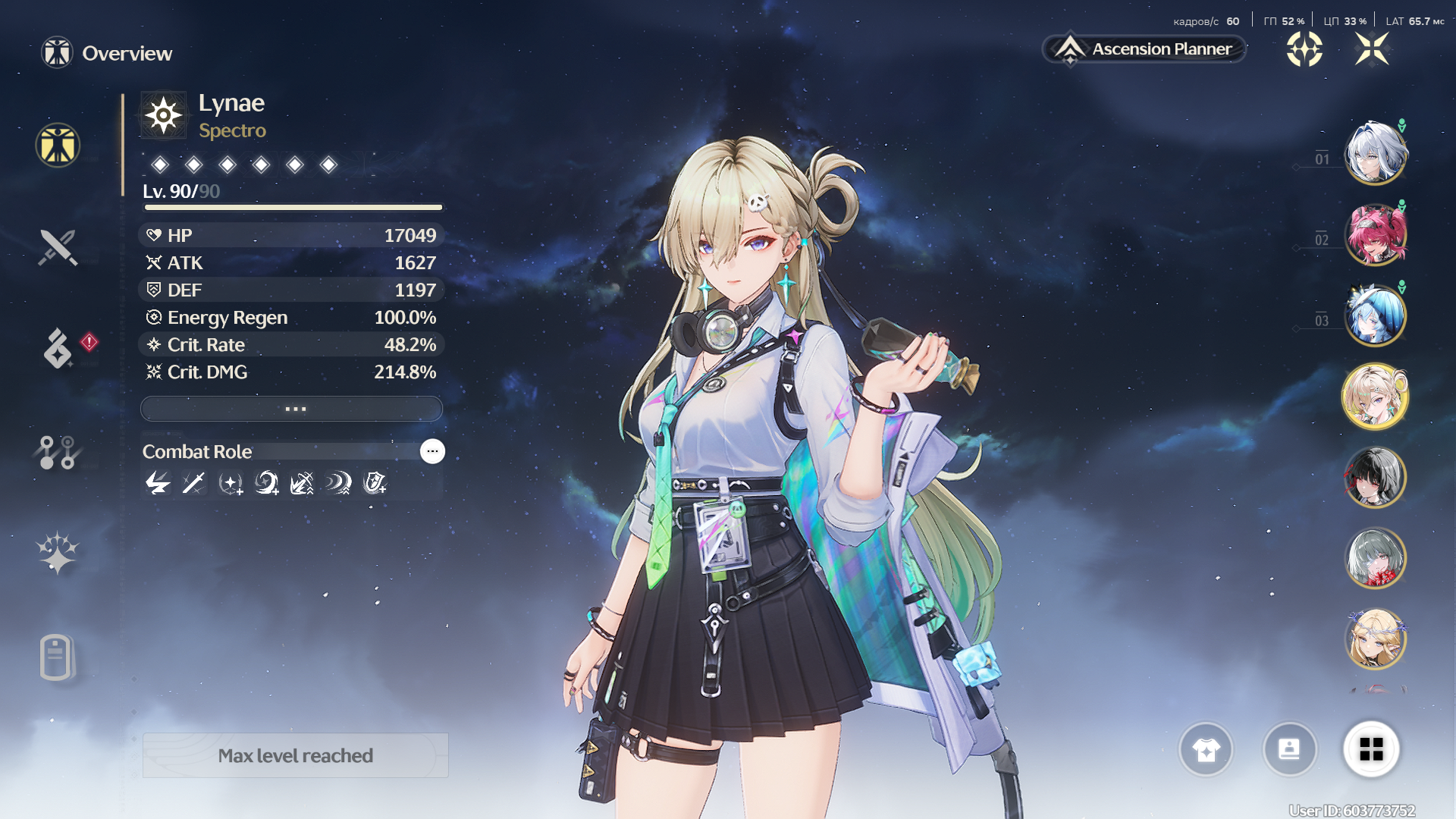The image size is (1456, 819).
Task: Open the resonance chain star tab
Action: [x=58, y=552]
